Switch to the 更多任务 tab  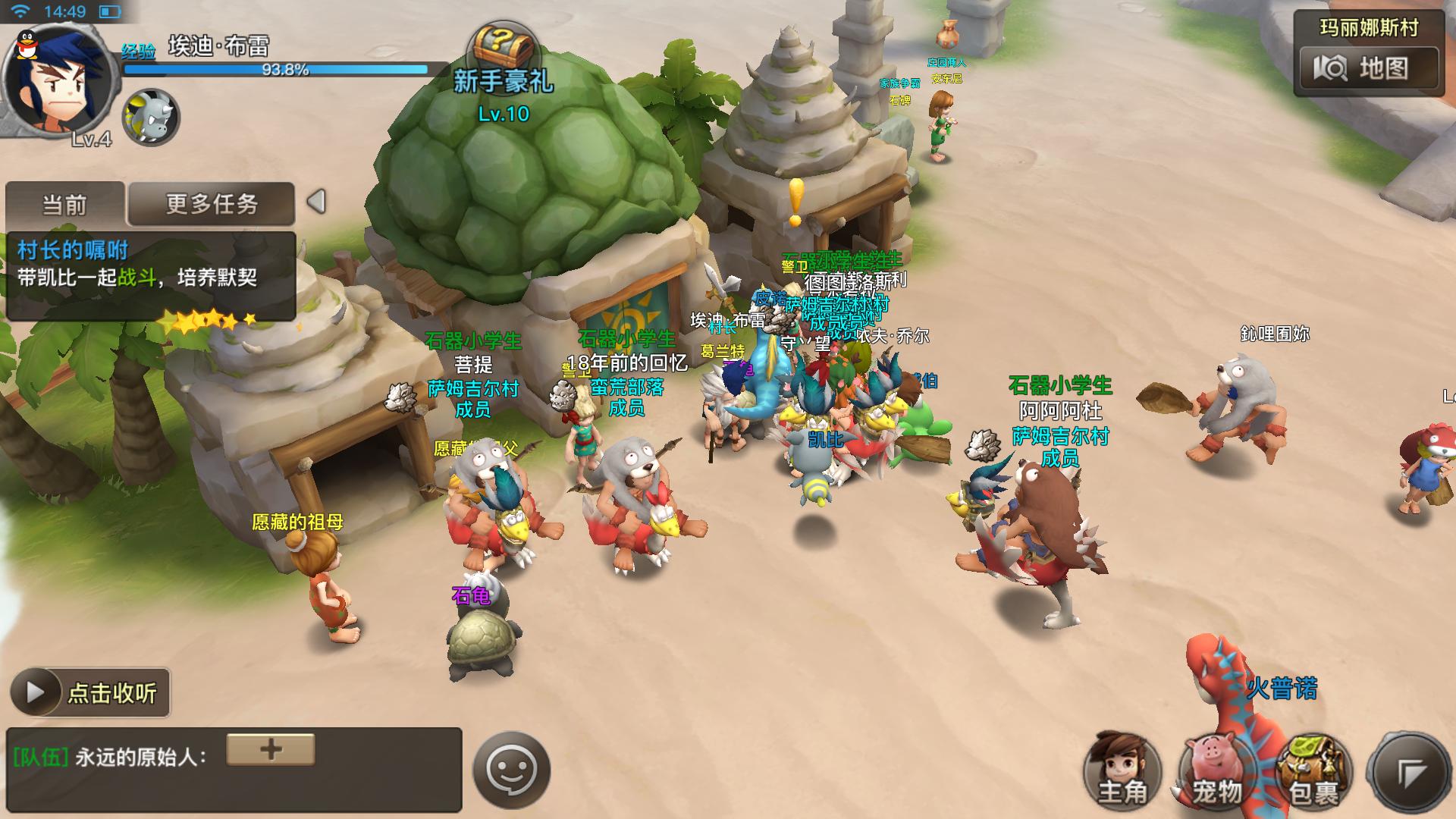point(211,204)
